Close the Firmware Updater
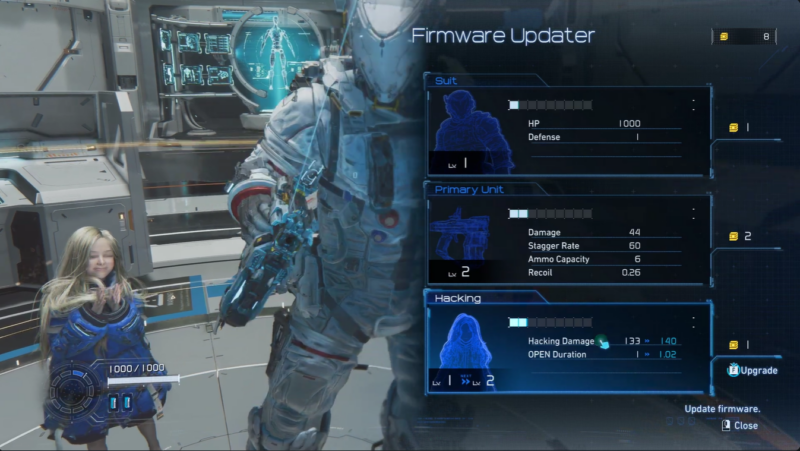 (x=740, y=425)
